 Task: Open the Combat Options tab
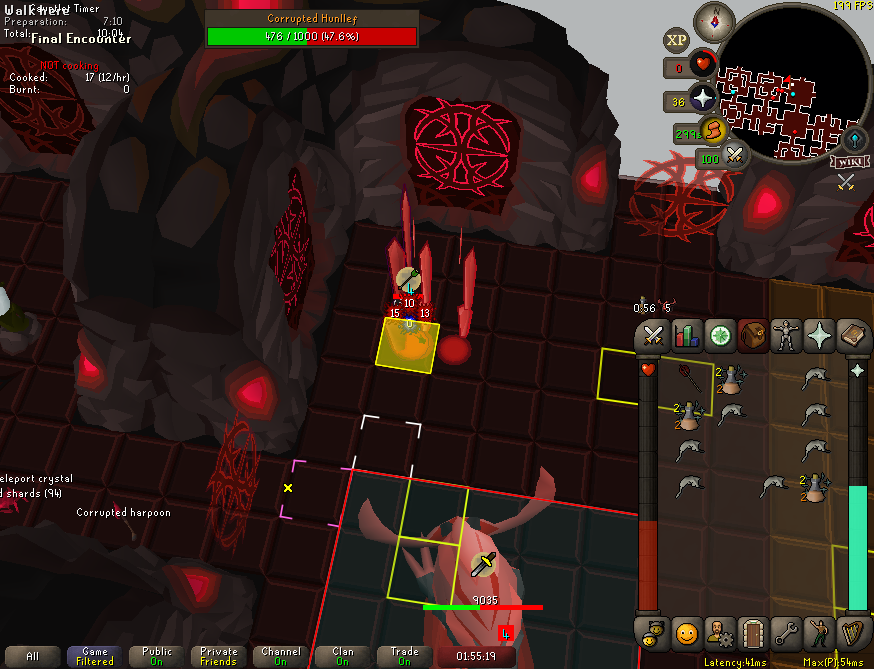coord(654,336)
